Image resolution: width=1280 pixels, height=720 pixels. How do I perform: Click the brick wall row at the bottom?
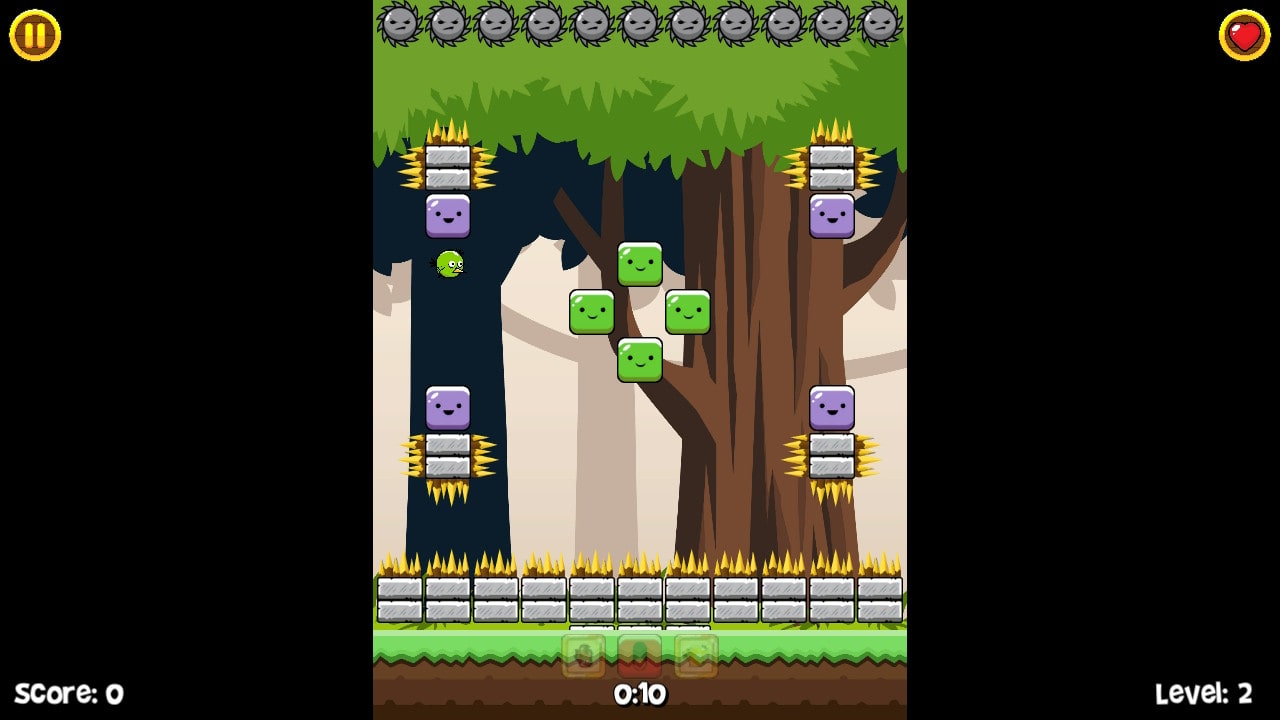640,600
